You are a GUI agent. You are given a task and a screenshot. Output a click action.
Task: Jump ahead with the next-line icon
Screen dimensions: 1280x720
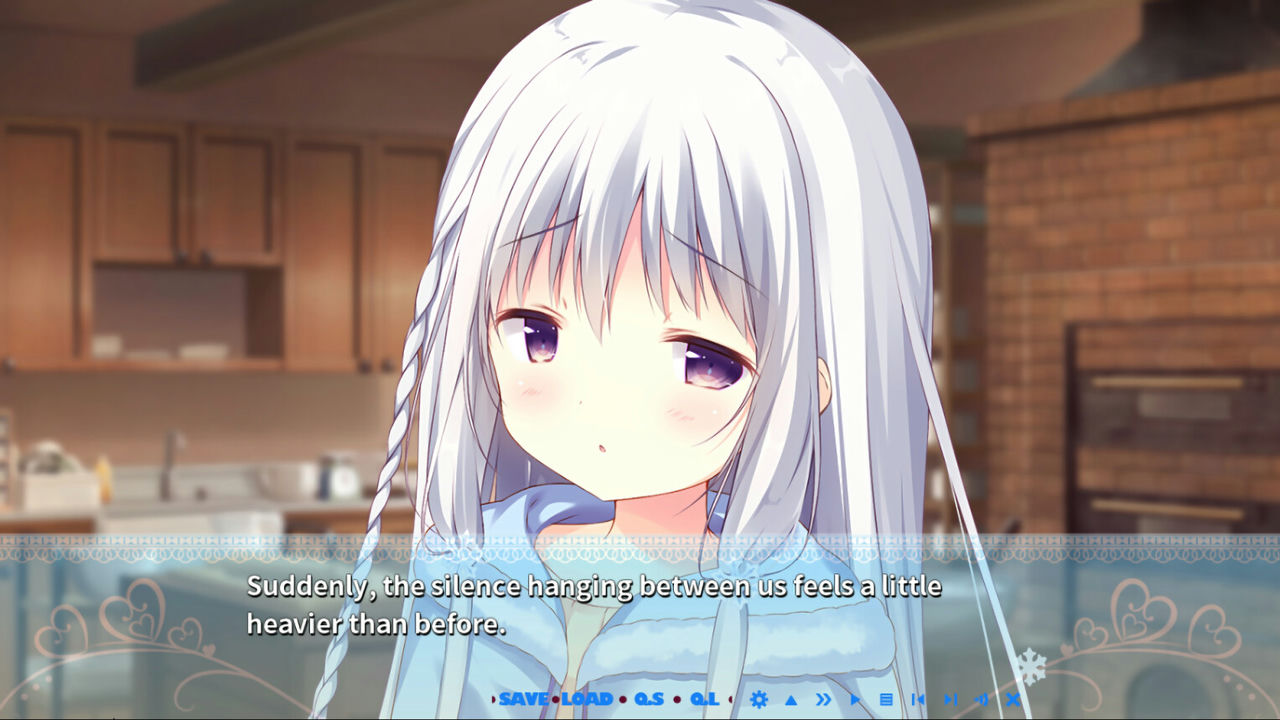coord(950,699)
